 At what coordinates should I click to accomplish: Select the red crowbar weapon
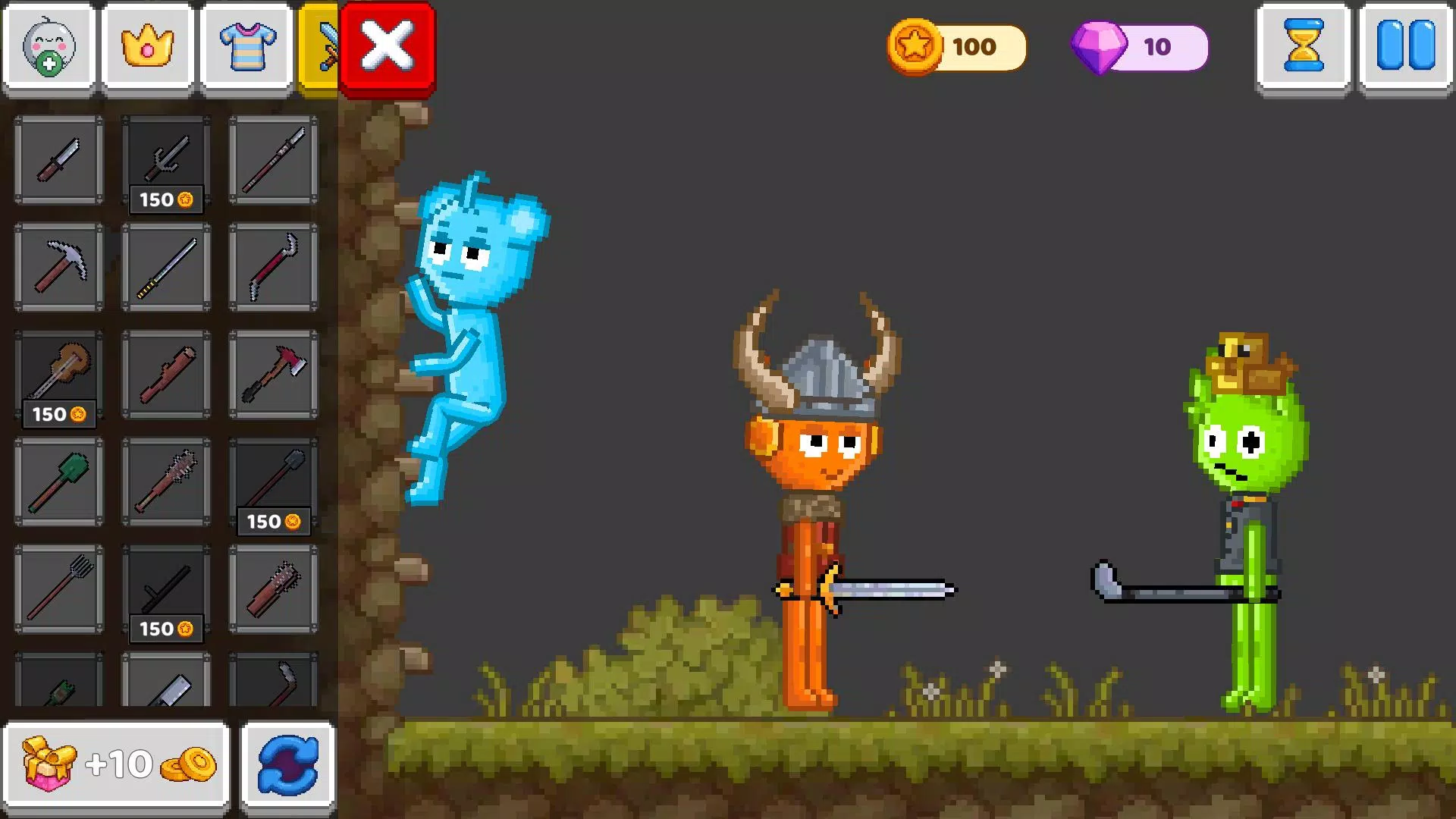coord(275,267)
